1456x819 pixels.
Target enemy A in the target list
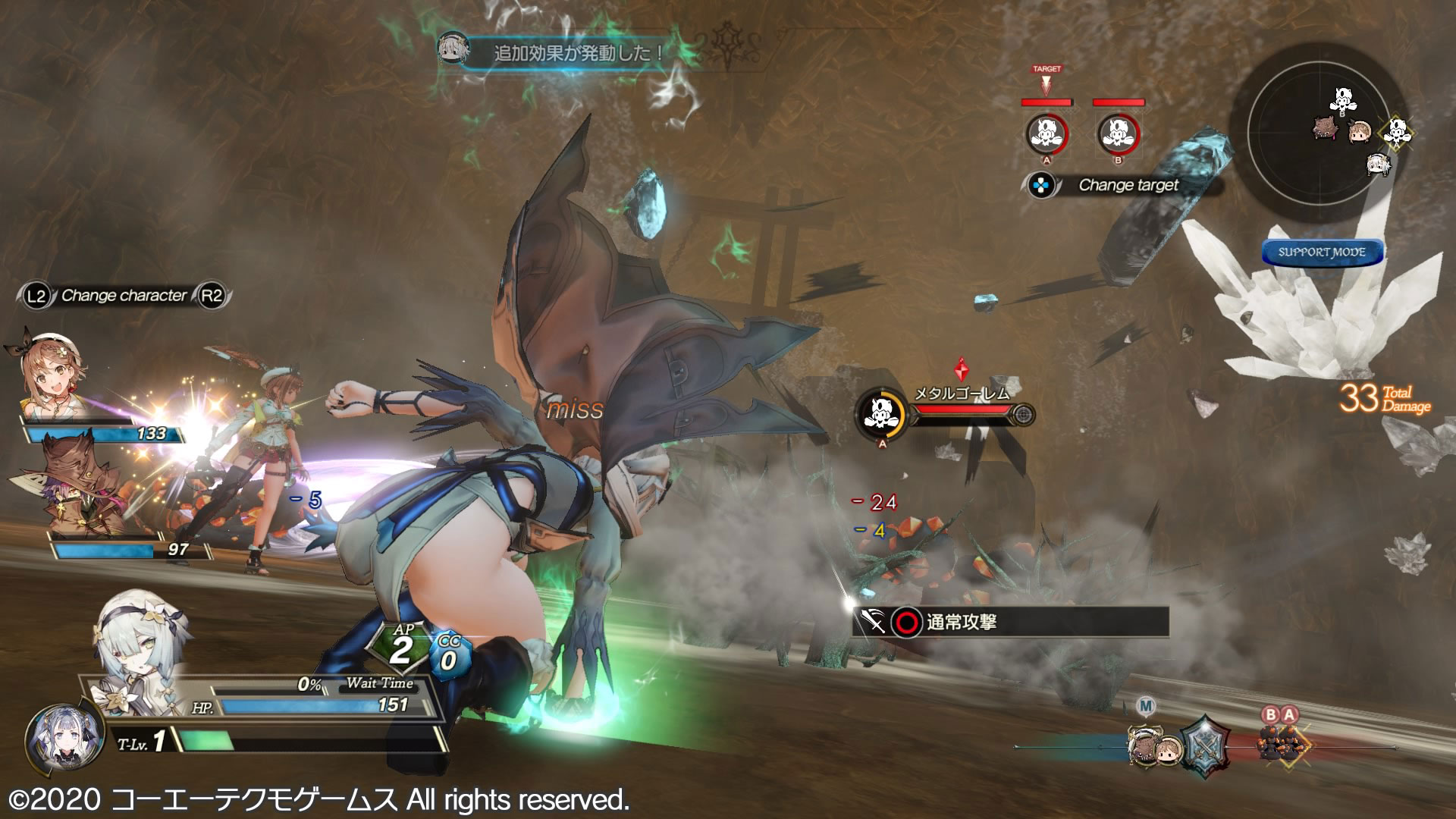1046,133
